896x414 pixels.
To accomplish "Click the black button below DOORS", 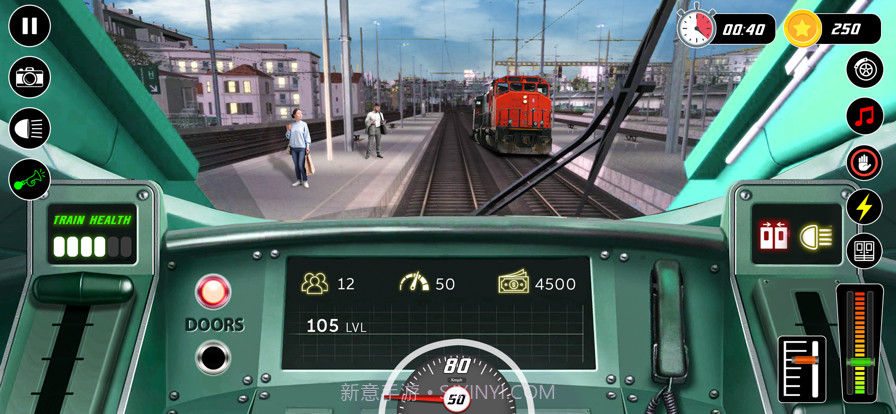I will pyautogui.click(x=213, y=356).
